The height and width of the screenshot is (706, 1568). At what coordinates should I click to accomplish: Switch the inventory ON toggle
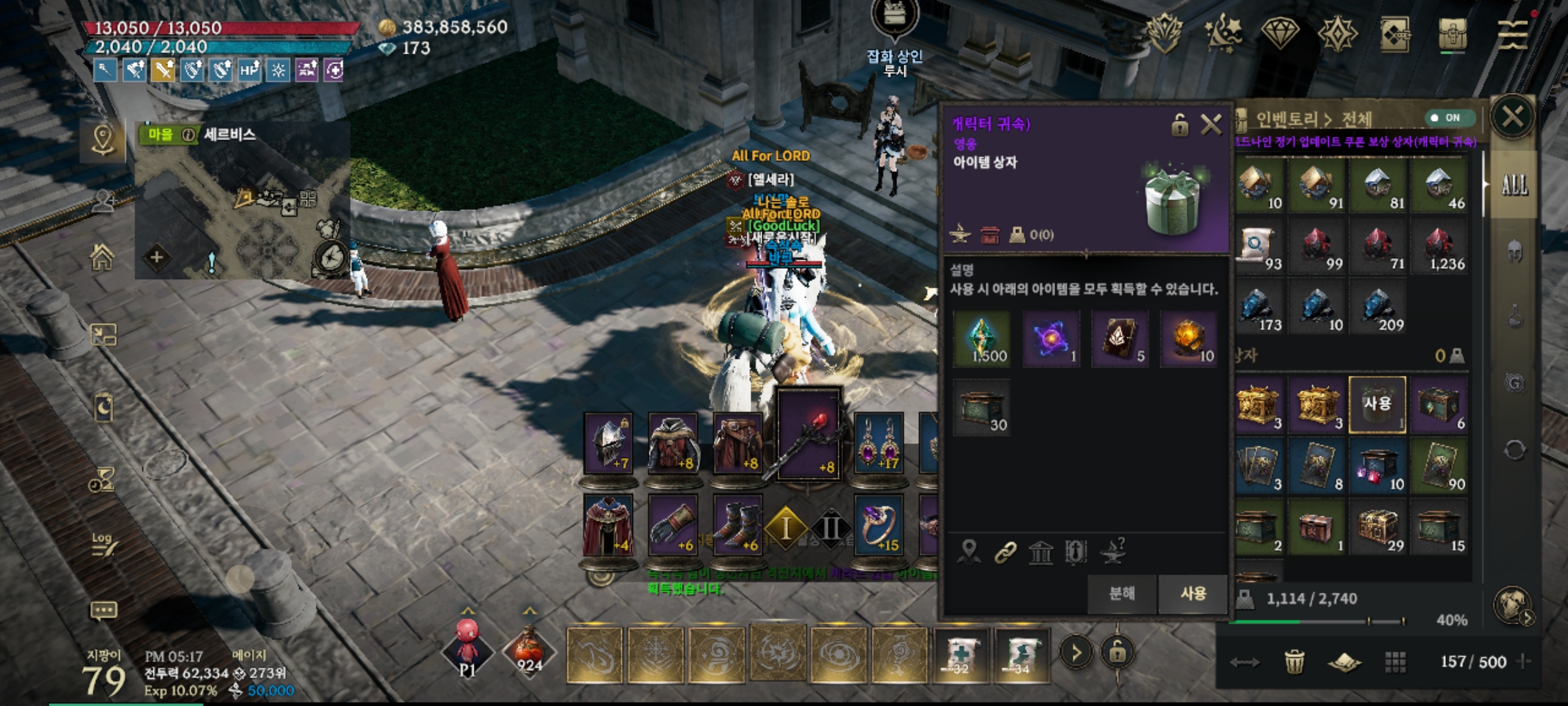coord(1449,118)
